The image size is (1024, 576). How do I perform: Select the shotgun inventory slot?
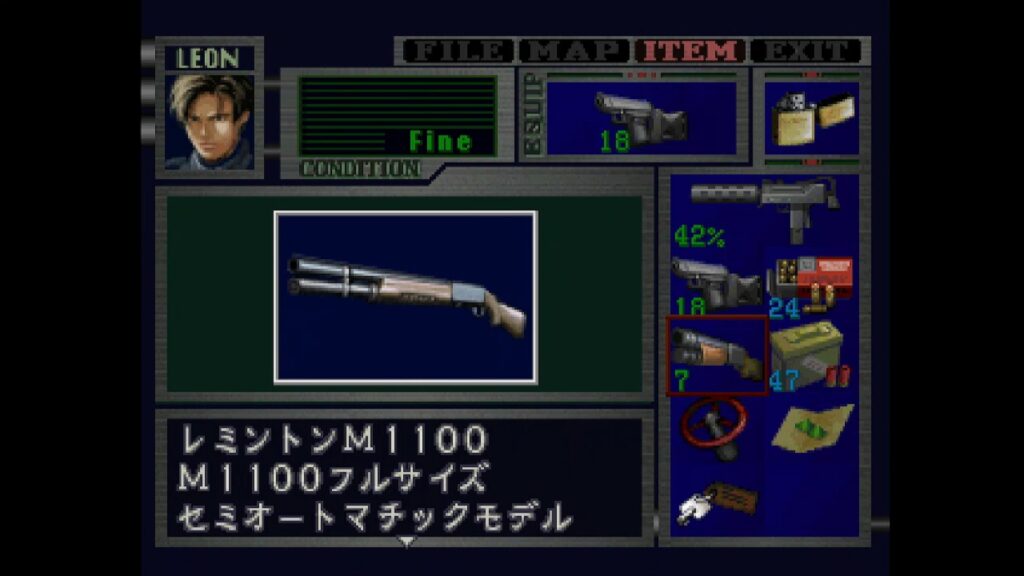[x=716, y=355]
